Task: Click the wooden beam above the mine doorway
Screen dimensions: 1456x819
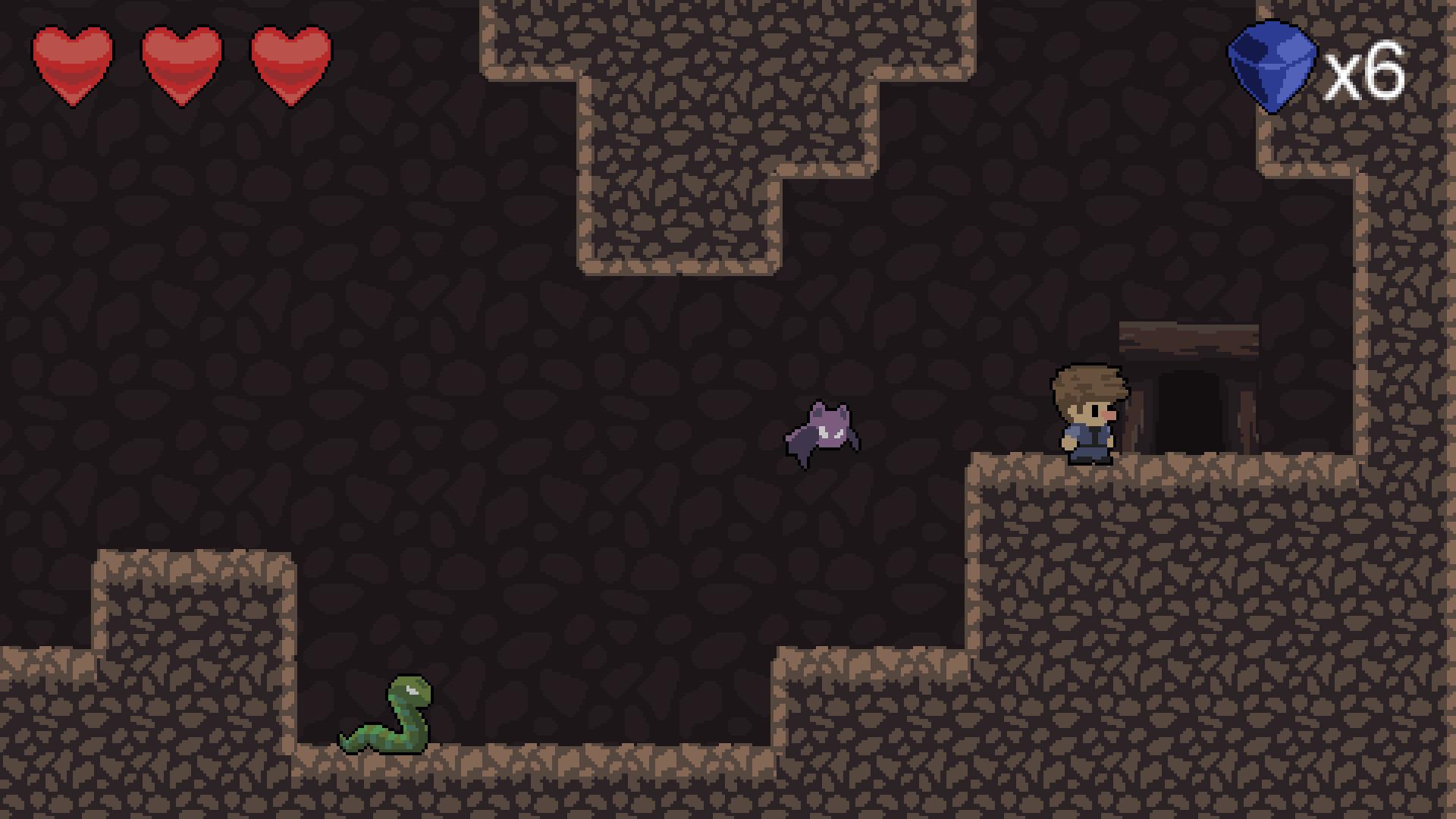Action: [1191, 337]
